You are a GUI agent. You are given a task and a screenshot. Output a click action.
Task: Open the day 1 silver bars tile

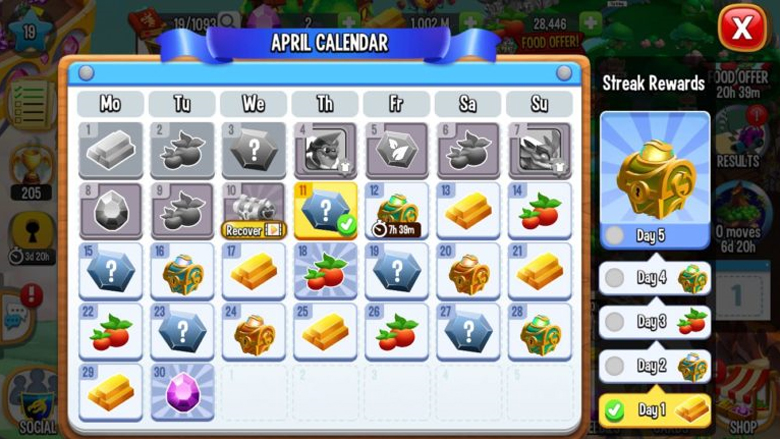pyautogui.click(x=111, y=150)
